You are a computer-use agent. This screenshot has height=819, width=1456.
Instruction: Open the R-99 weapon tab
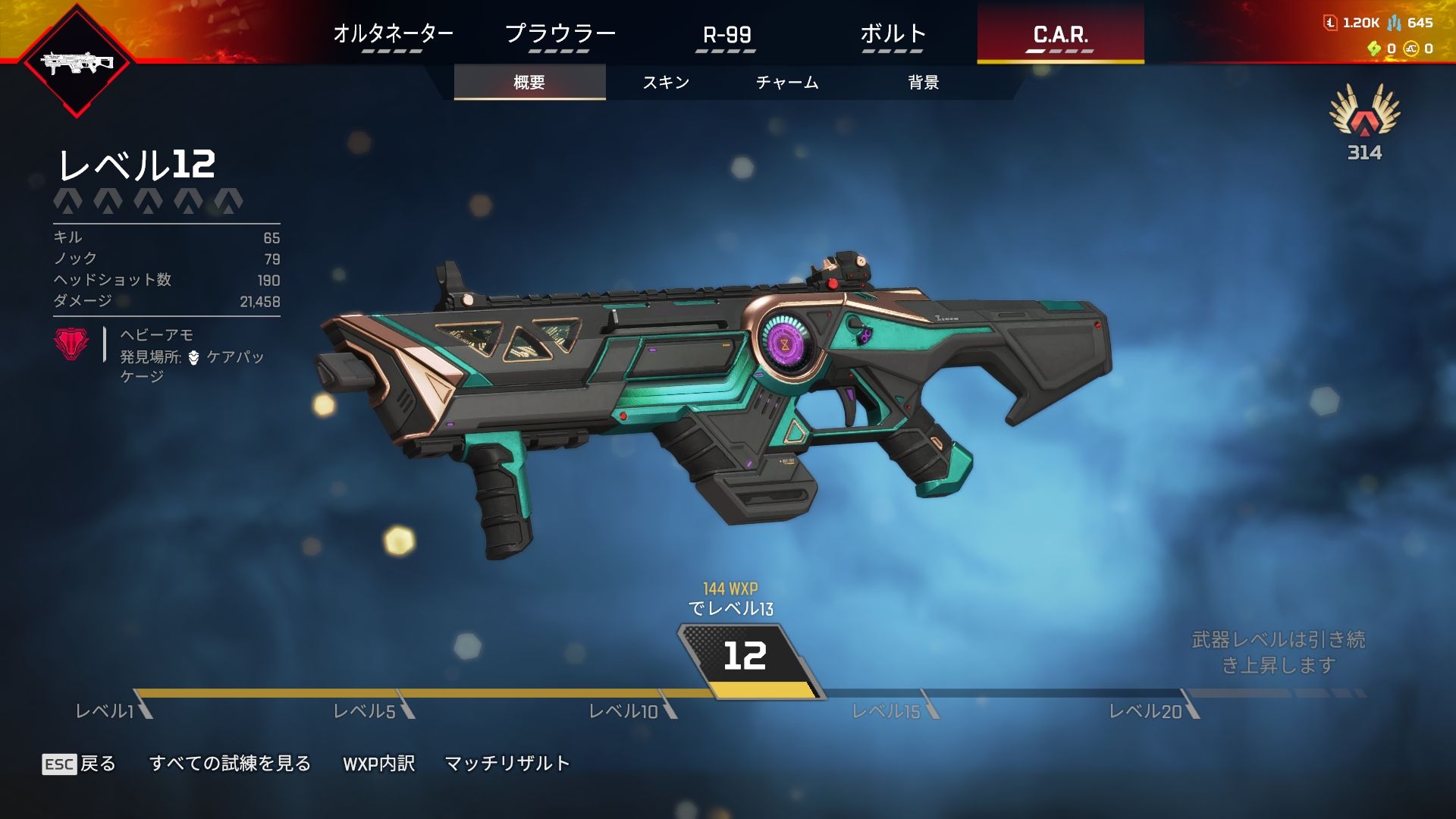point(726,34)
